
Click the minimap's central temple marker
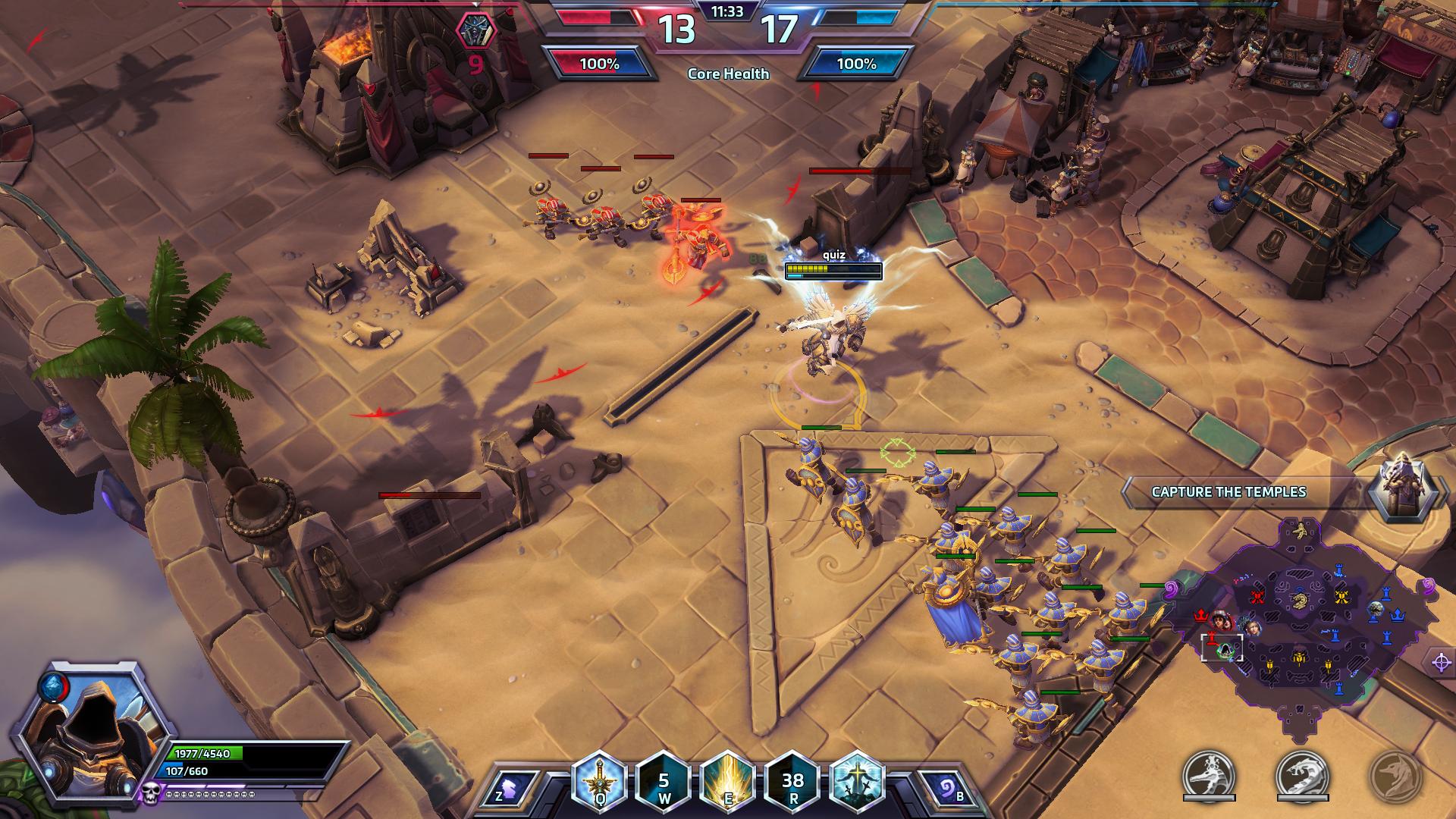(x=1298, y=601)
